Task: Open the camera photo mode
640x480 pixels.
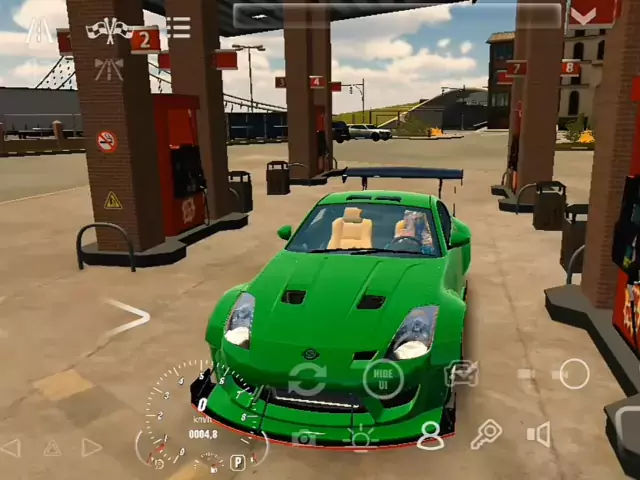Action: (x=304, y=437)
